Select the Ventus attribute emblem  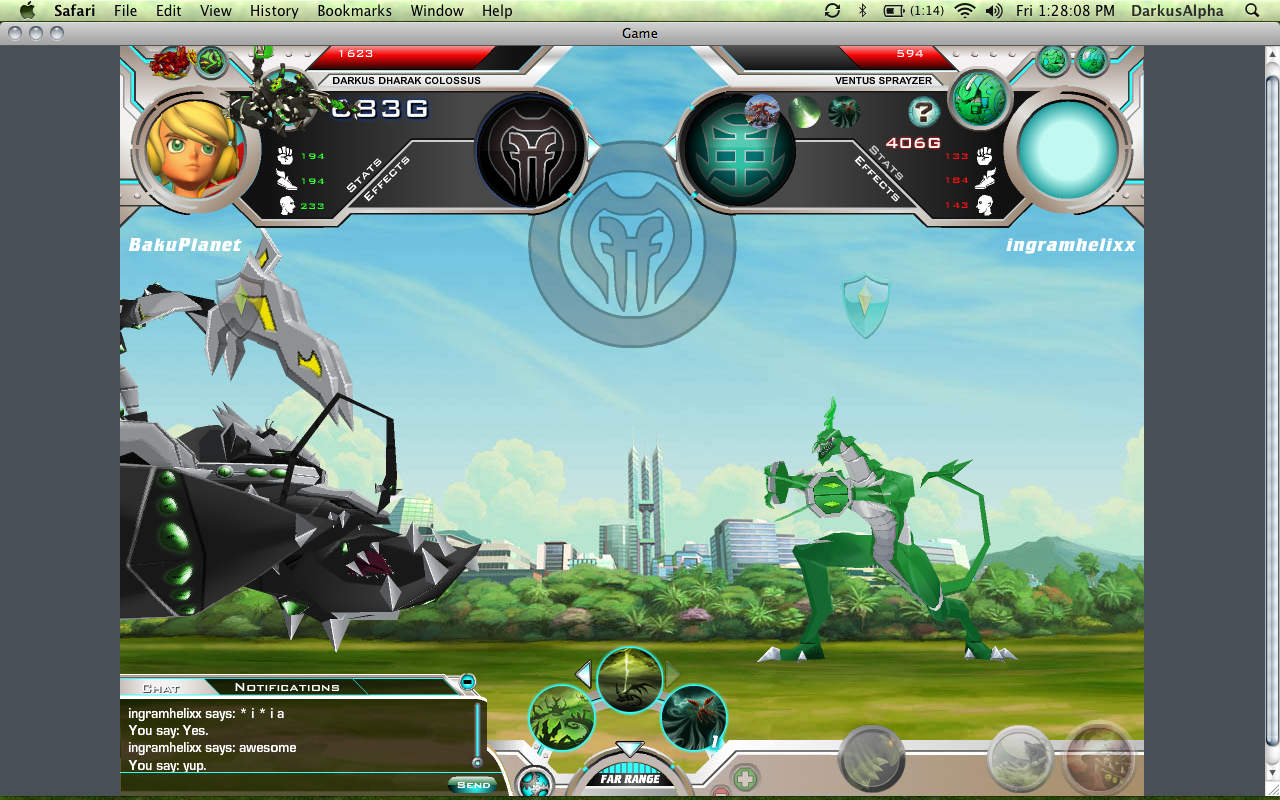(x=739, y=150)
